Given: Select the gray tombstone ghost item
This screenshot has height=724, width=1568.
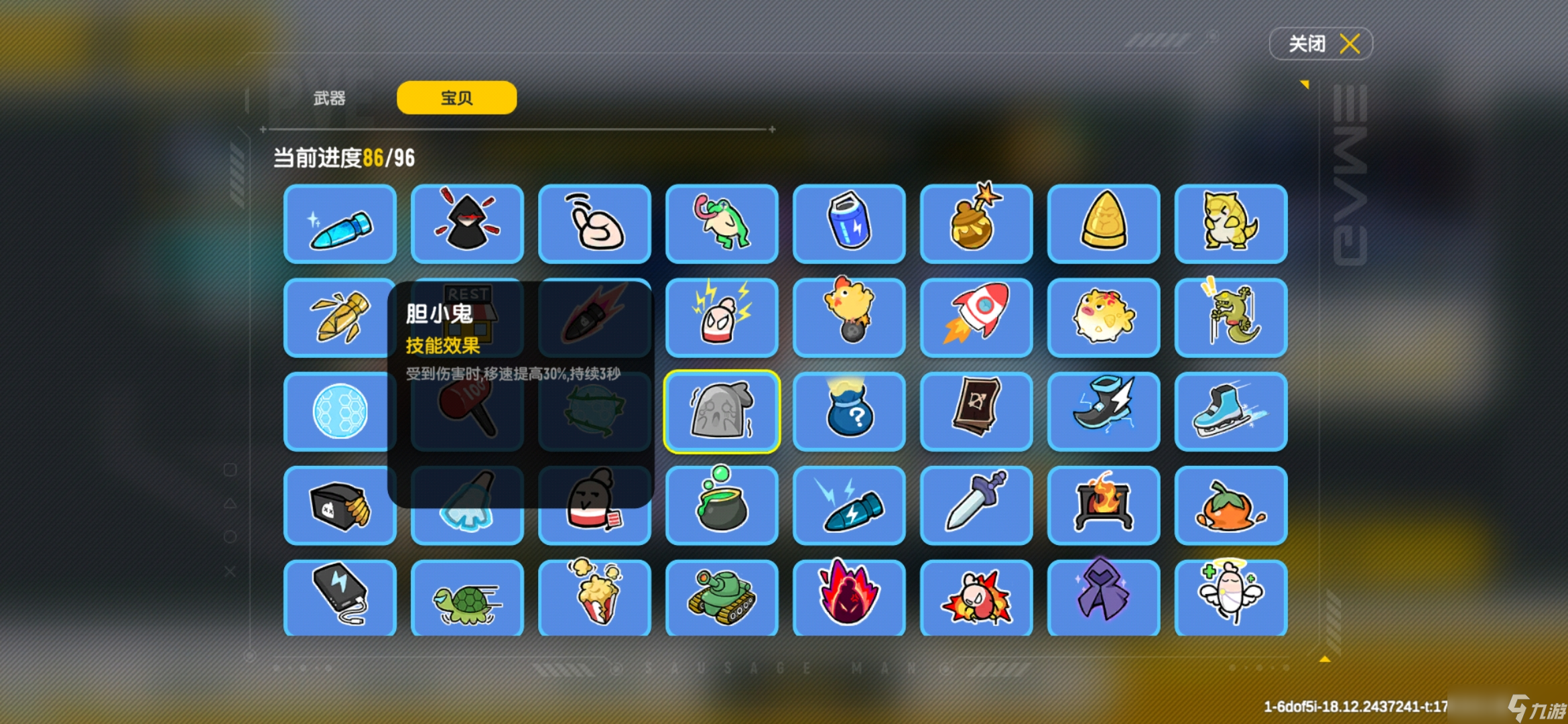Looking at the screenshot, I should point(722,412).
